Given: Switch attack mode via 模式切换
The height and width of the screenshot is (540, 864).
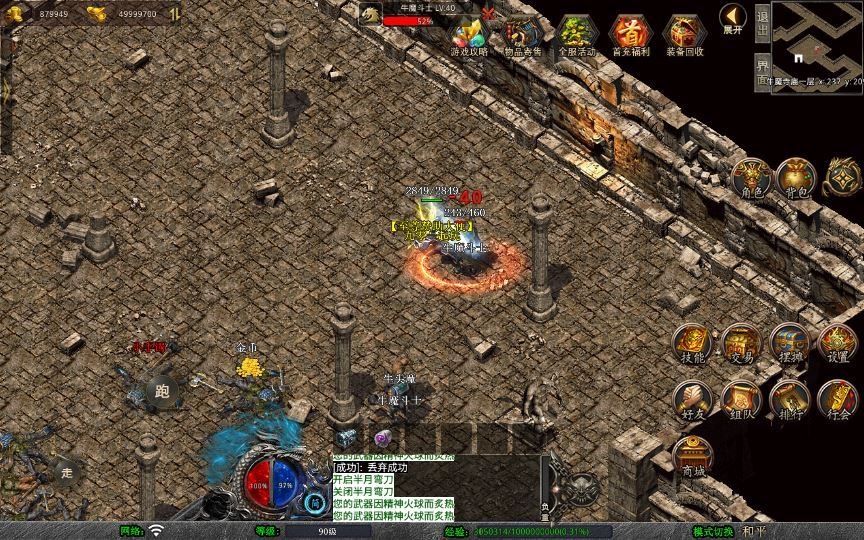Looking at the screenshot, I should point(714,531).
